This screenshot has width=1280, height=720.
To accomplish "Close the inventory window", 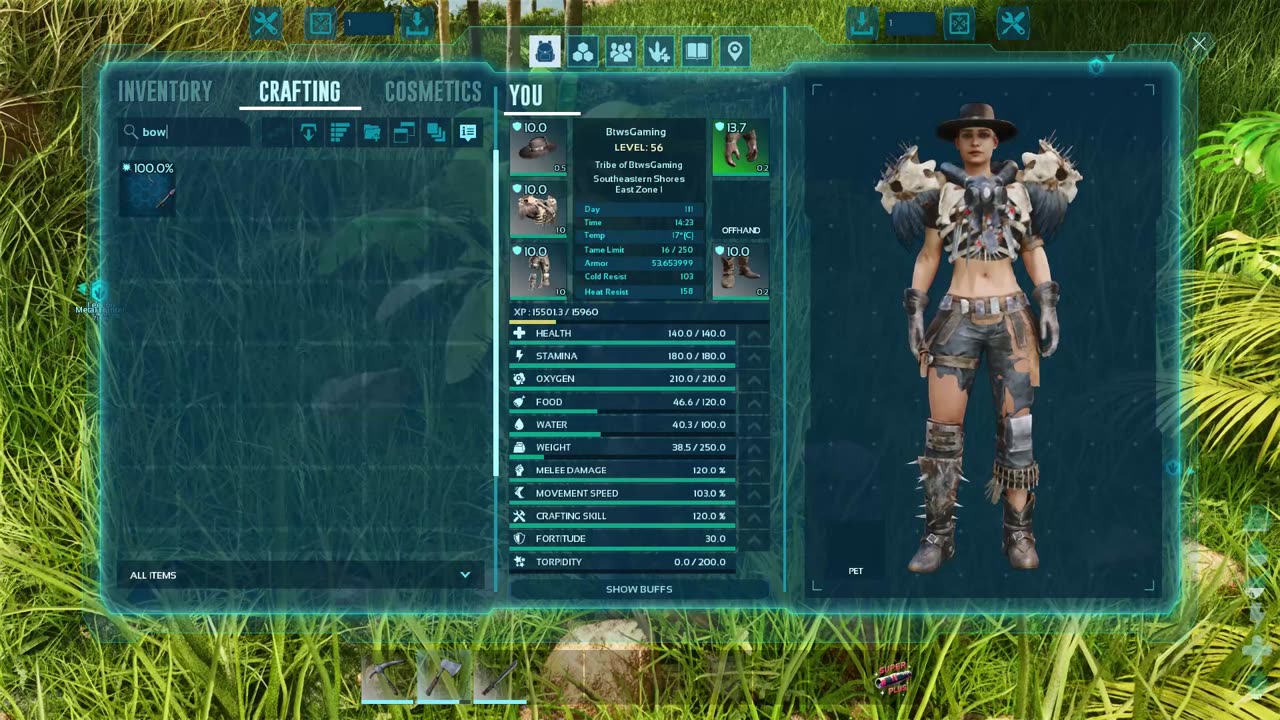I will (x=1198, y=44).
